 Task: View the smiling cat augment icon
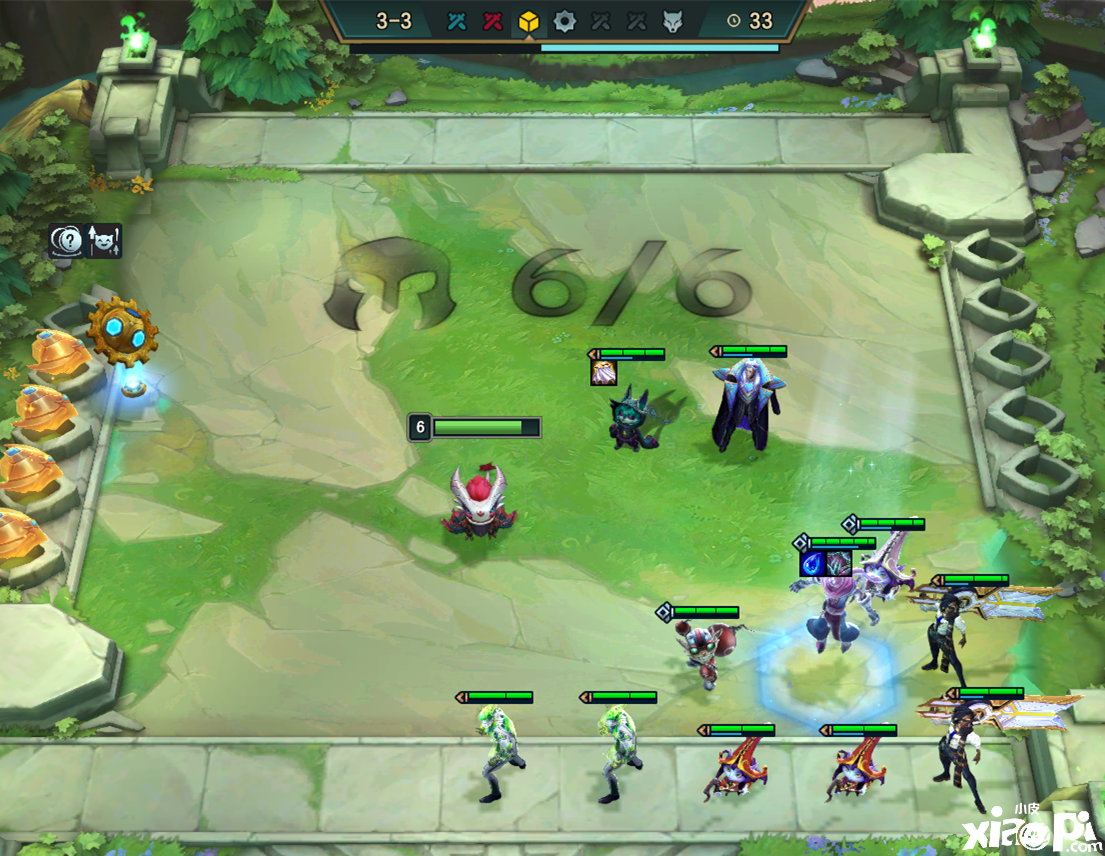pos(104,241)
